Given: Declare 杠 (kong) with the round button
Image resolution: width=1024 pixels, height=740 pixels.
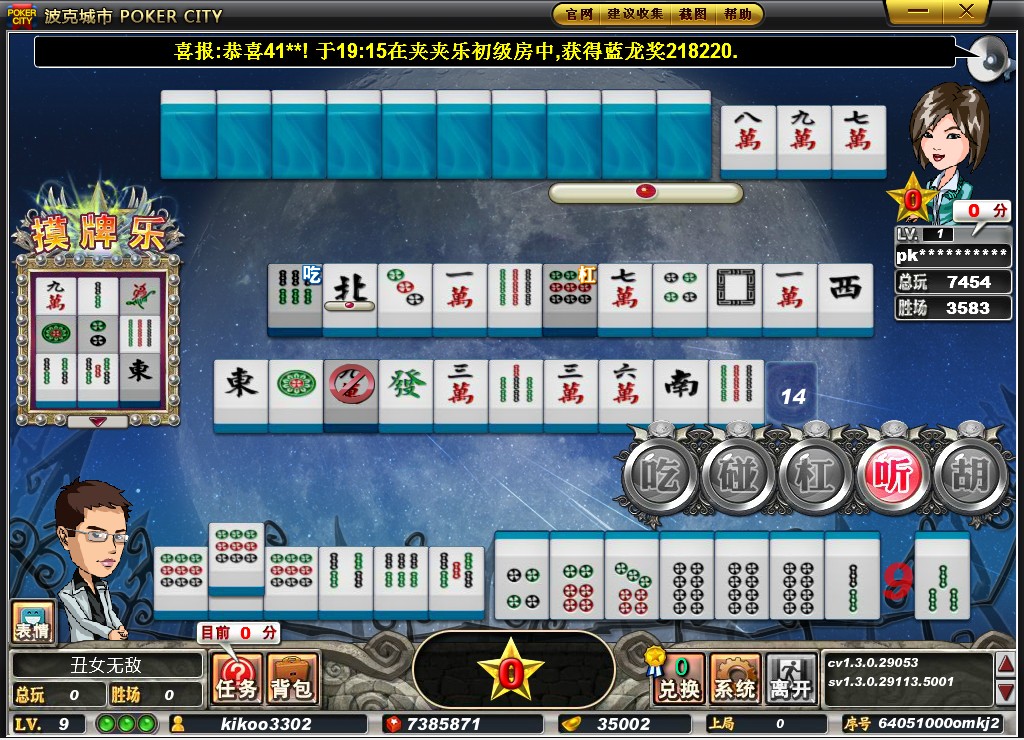Looking at the screenshot, I should [815, 475].
